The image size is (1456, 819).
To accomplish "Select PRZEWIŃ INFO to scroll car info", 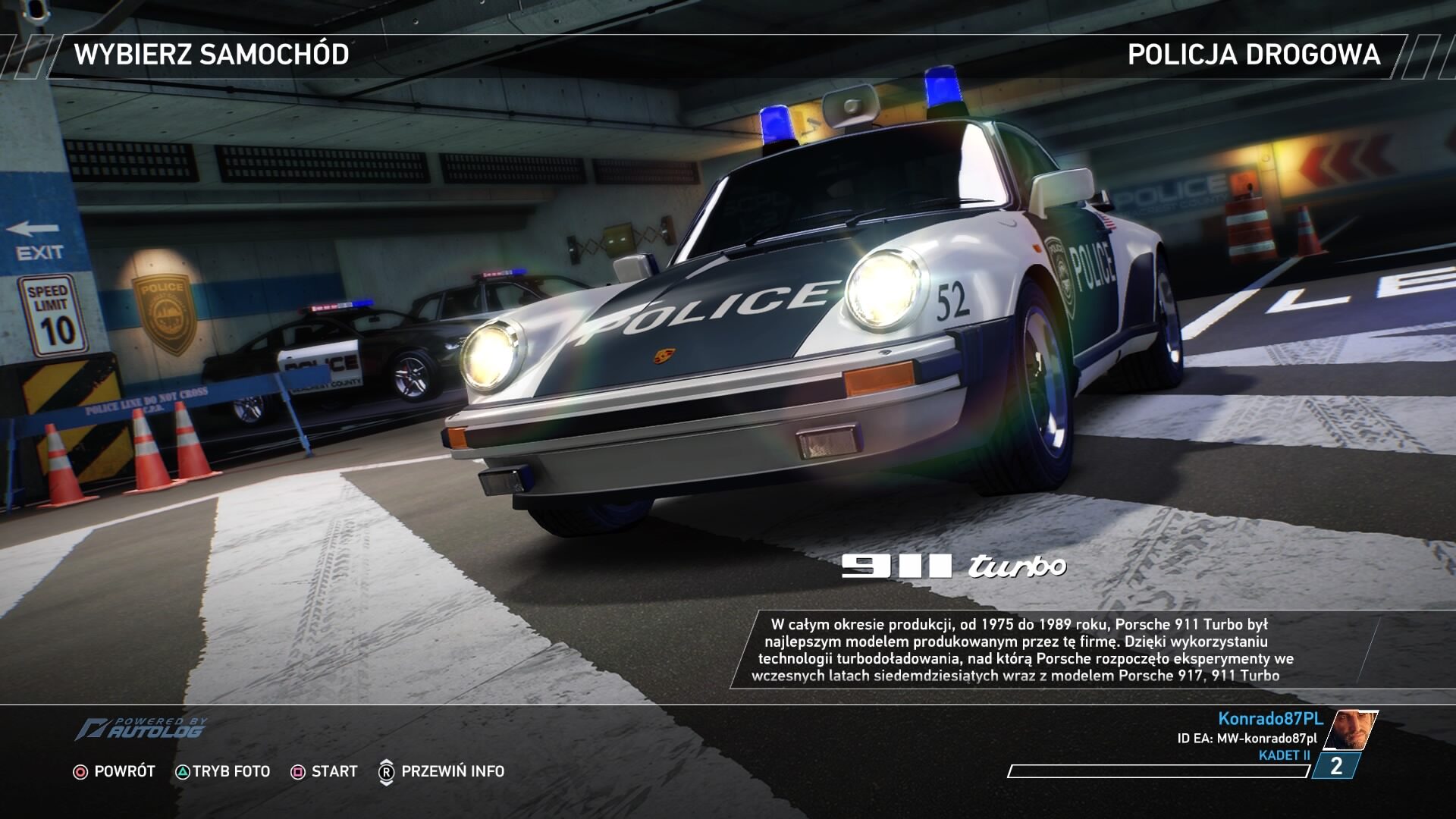I will click(441, 771).
